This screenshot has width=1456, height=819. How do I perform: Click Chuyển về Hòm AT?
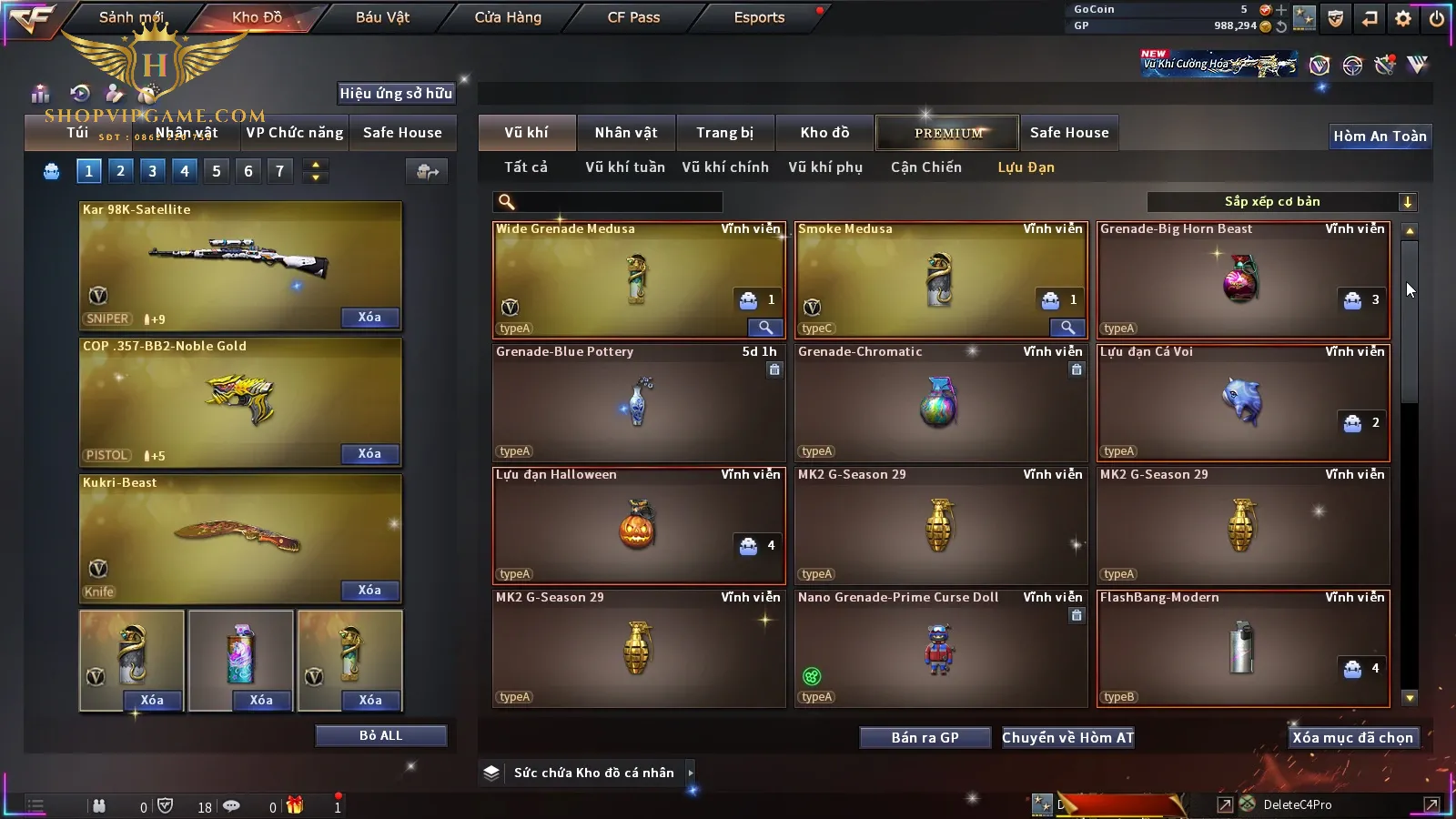coord(1067,738)
